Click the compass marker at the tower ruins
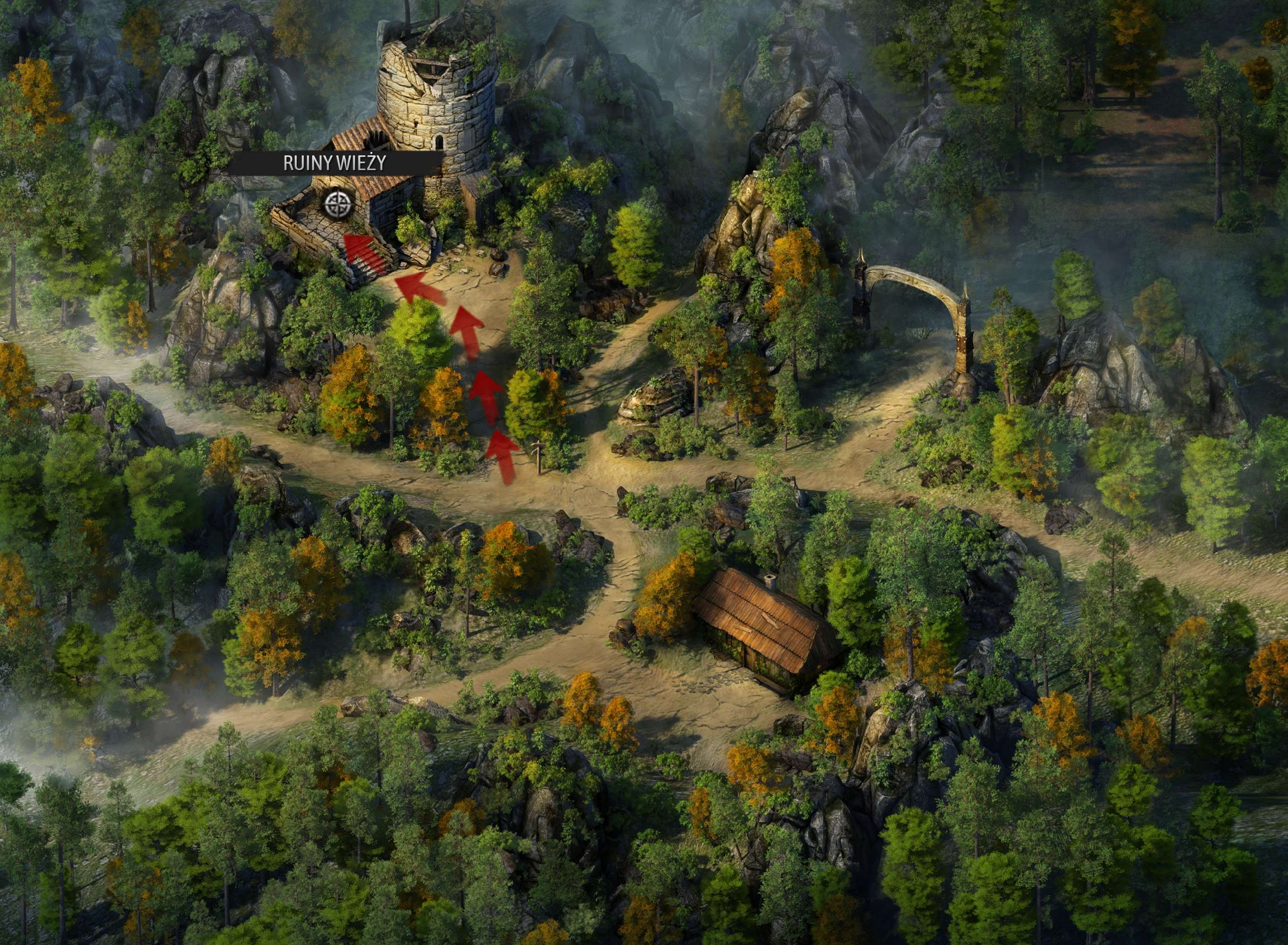This screenshot has height=945, width=1288. [337, 204]
